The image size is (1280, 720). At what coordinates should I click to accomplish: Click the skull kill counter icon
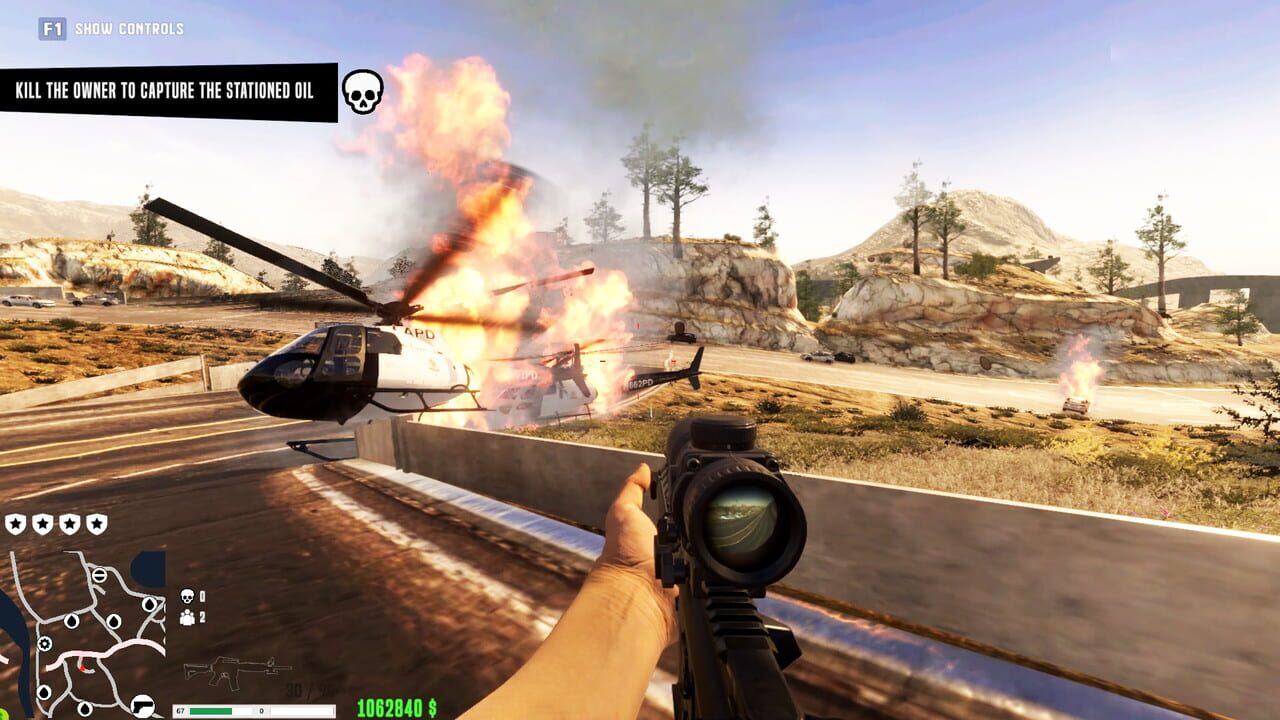pyautogui.click(x=186, y=595)
